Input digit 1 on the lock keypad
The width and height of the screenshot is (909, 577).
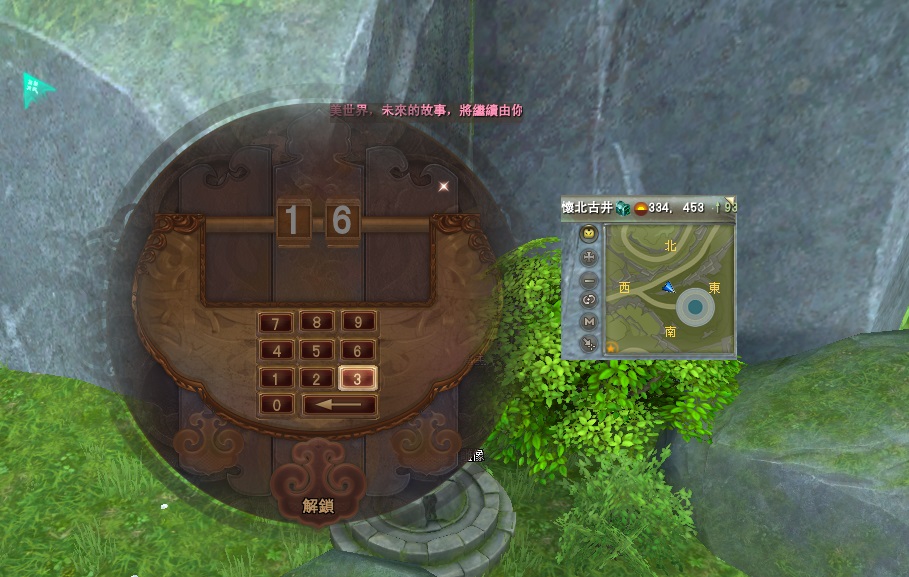point(276,379)
